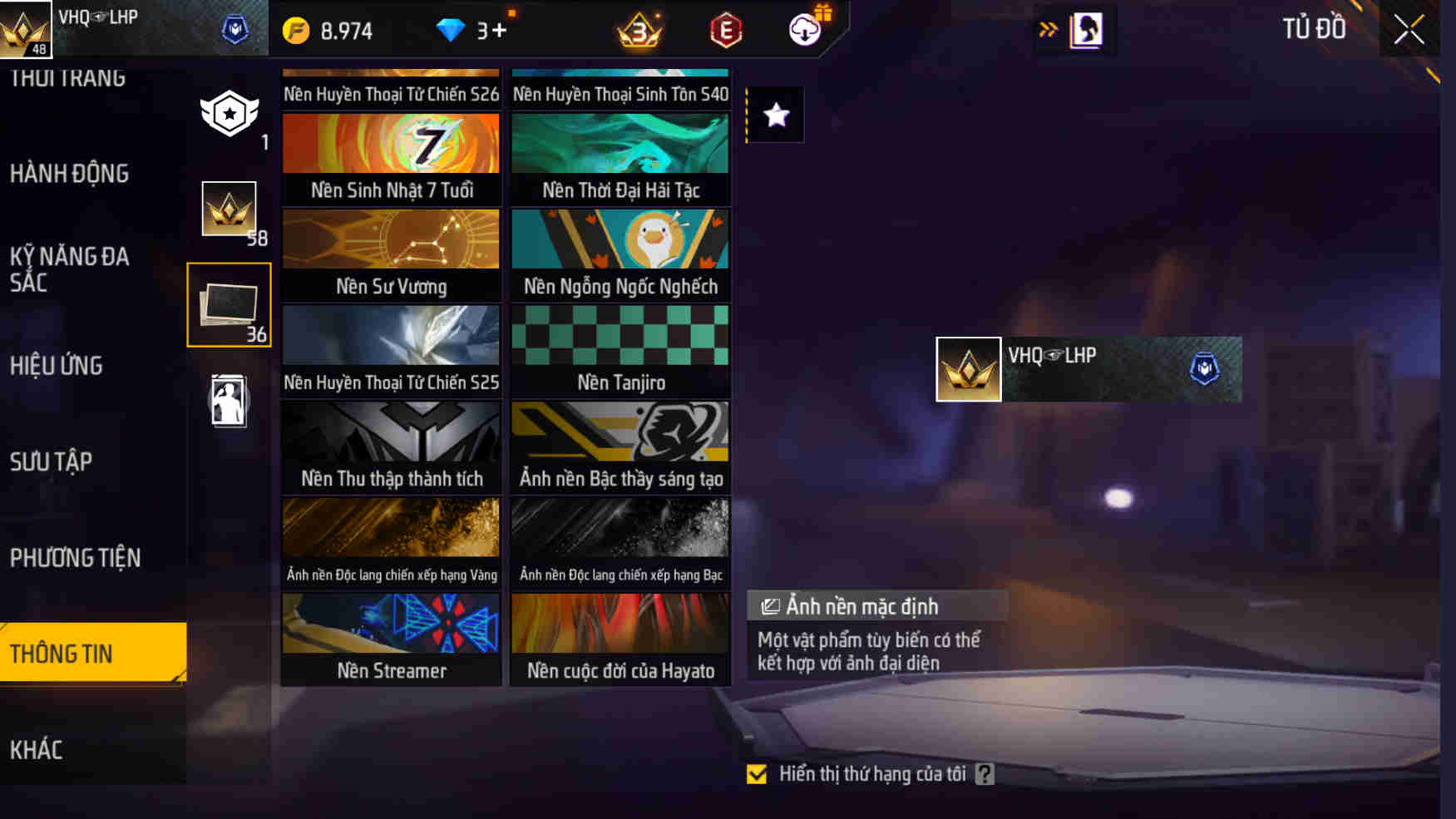
Task: Open the HÀNH ĐỘNG sidebar tab
Action: tap(70, 175)
